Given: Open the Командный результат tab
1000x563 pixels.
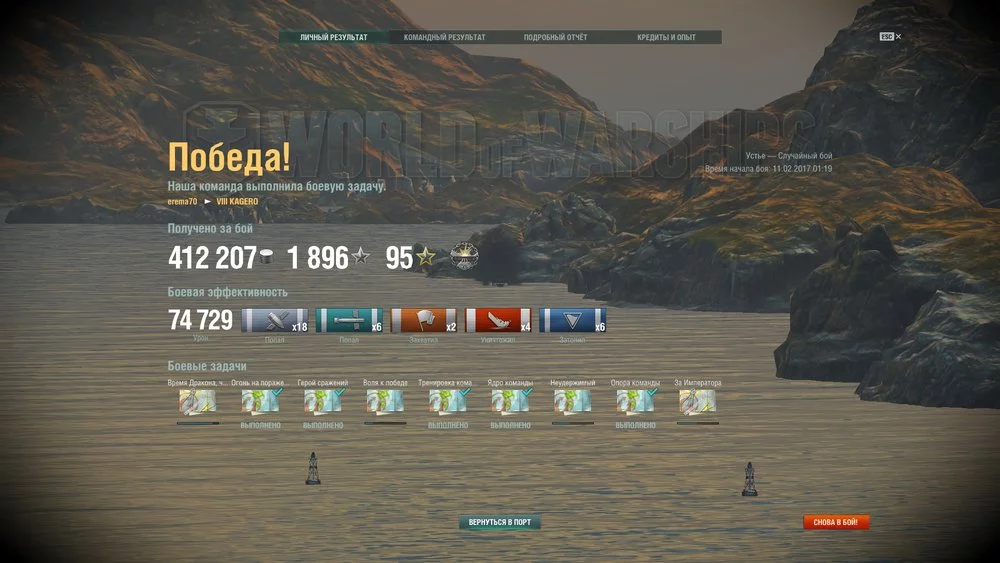Looking at the screenshot, I should (x=444, y=38).
